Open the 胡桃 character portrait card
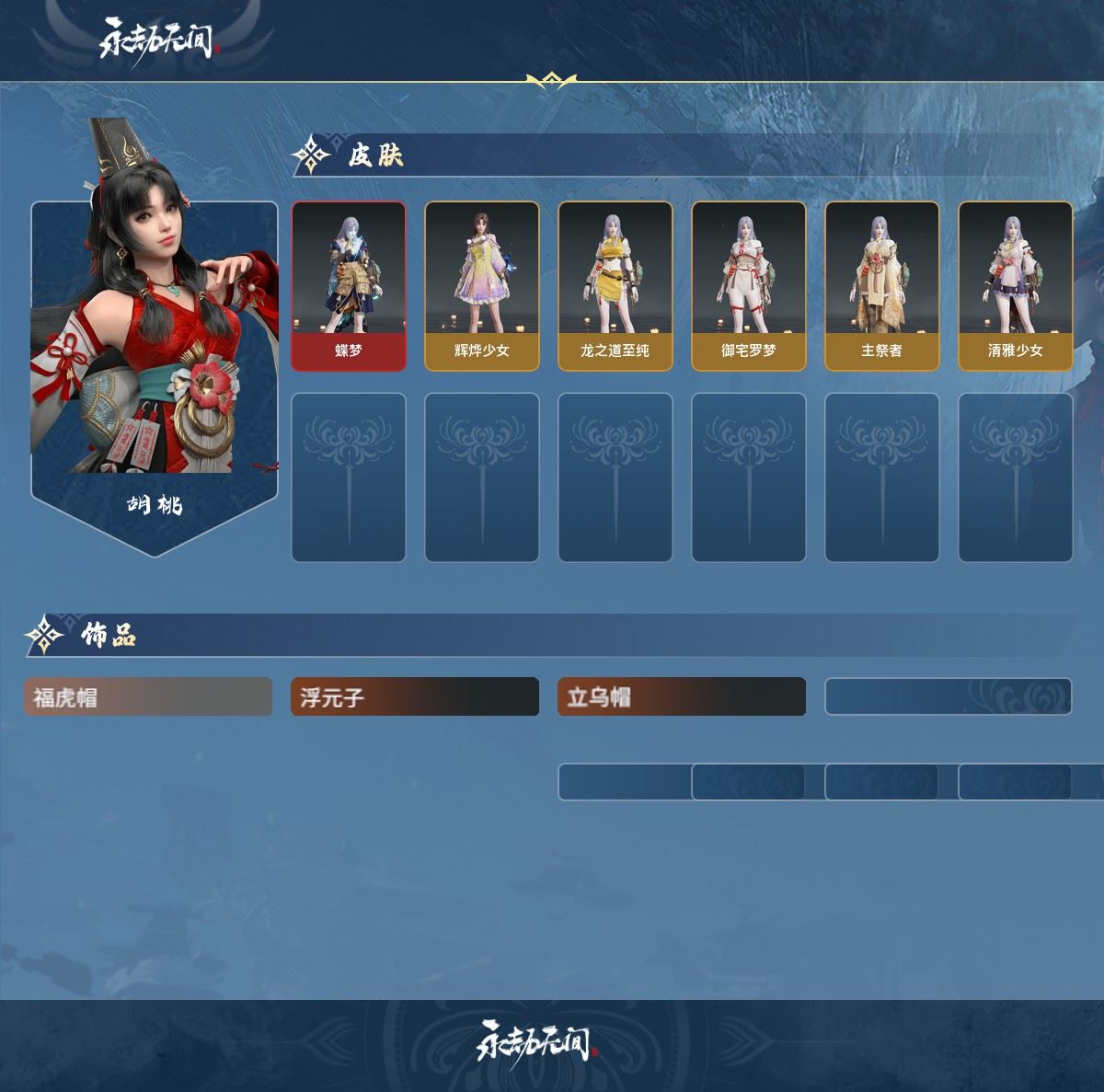 tap(155, 368)
